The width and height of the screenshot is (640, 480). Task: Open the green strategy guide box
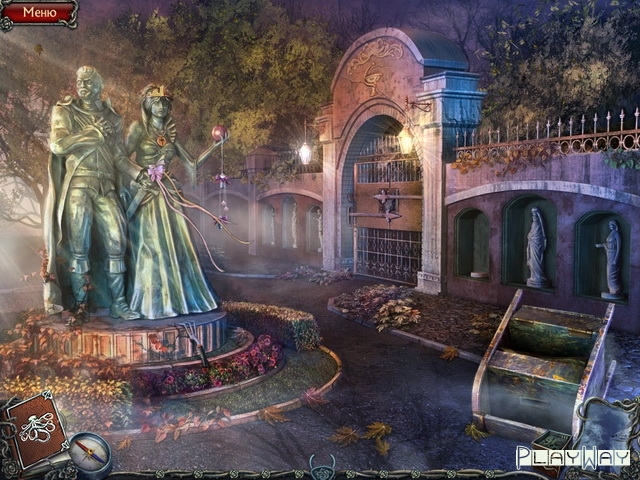click(550, 441)
